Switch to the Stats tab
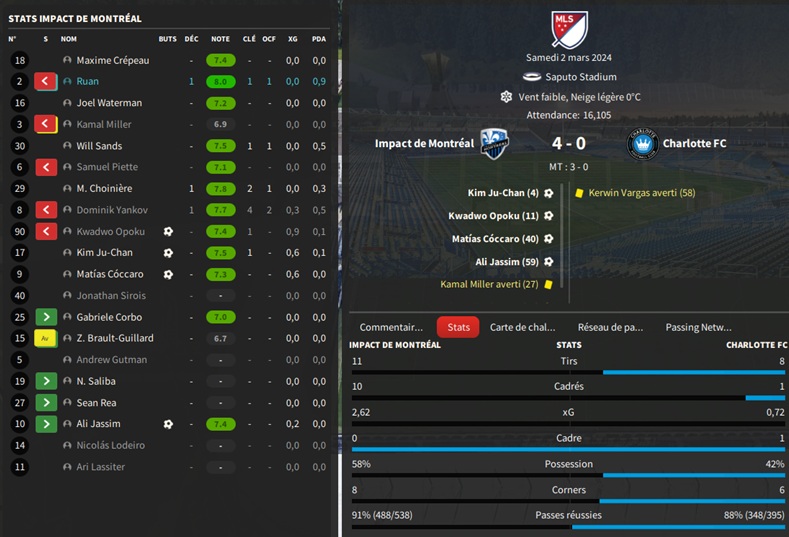789x537 pixels. [458, 327]
